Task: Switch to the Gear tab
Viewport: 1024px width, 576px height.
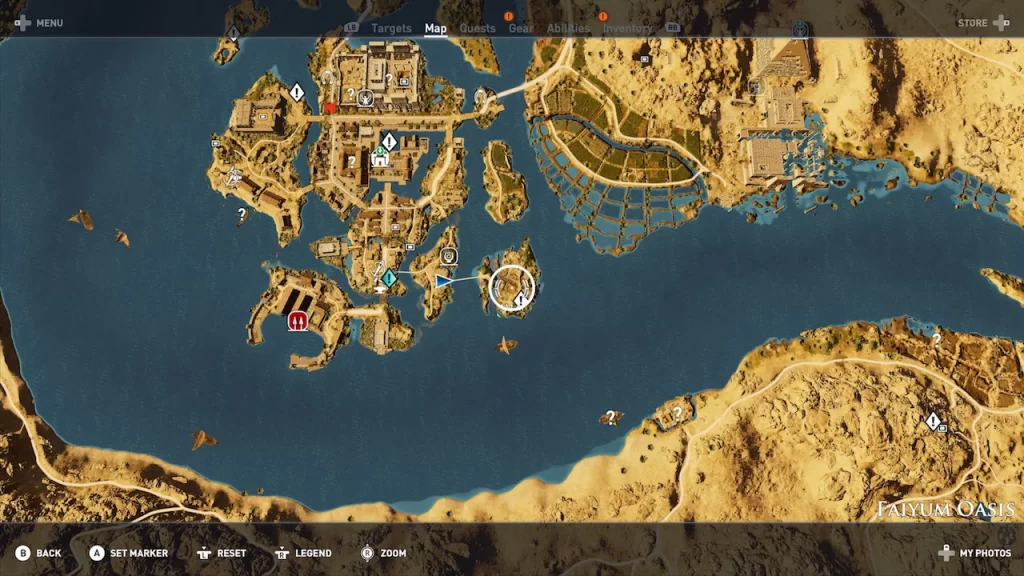Action: (521, 28)
